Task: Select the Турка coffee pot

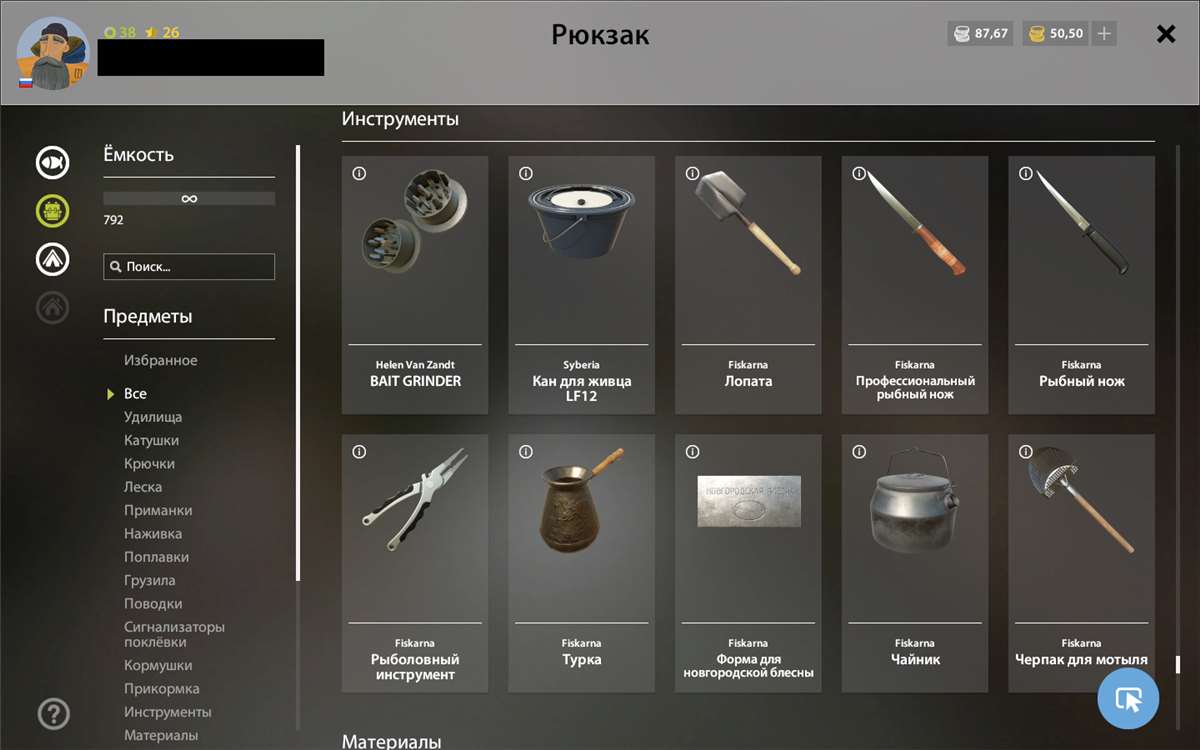Action: pyautogui.click(x=581, y=562)
